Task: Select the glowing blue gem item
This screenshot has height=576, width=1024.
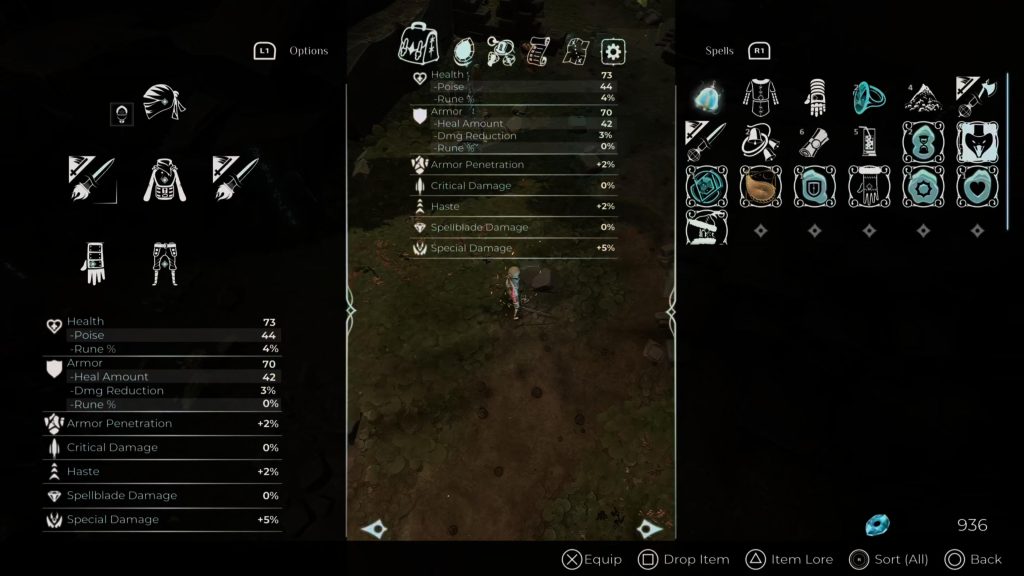Action: coord(706,97)
